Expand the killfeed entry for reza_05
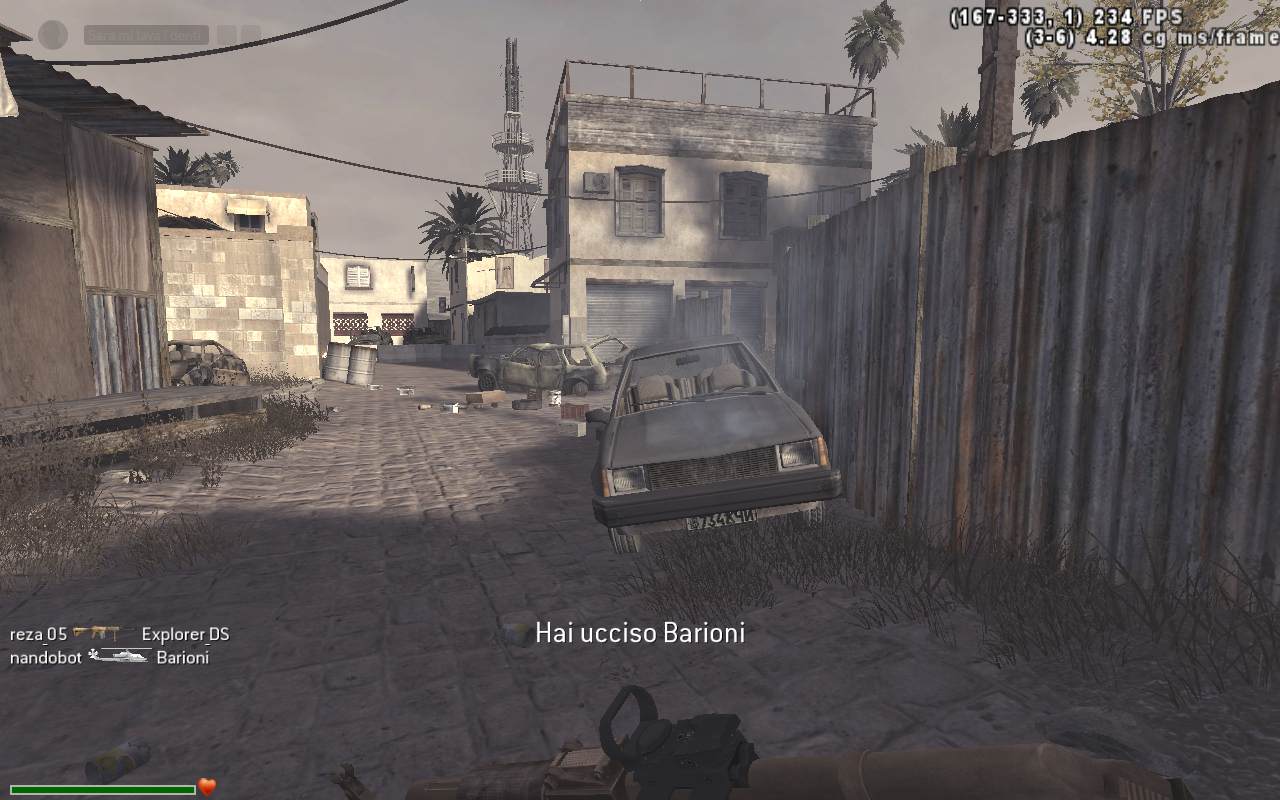 click(x=38, y=633)
